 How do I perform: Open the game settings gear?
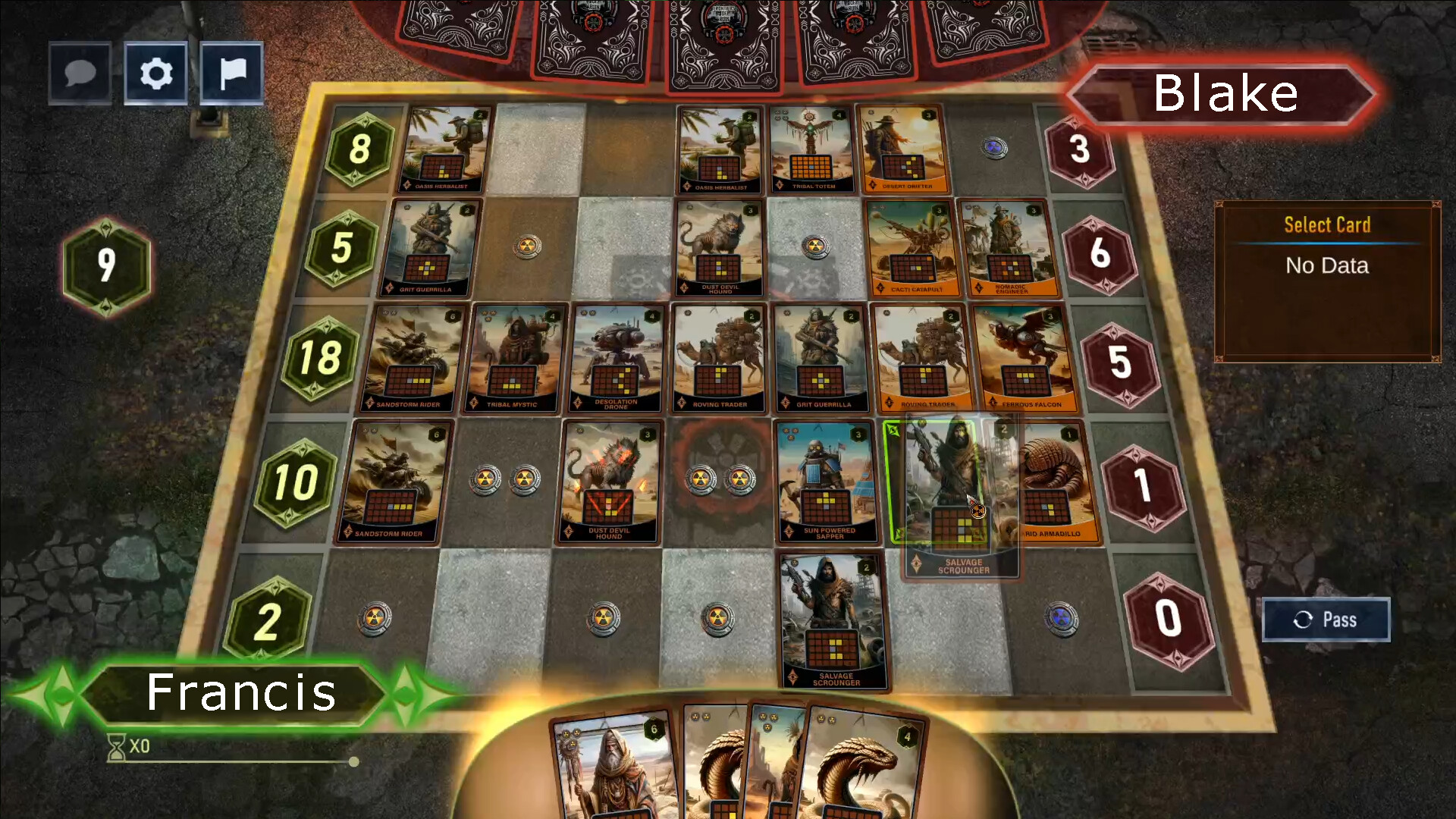pyautogui.click(x=155, y=73)
